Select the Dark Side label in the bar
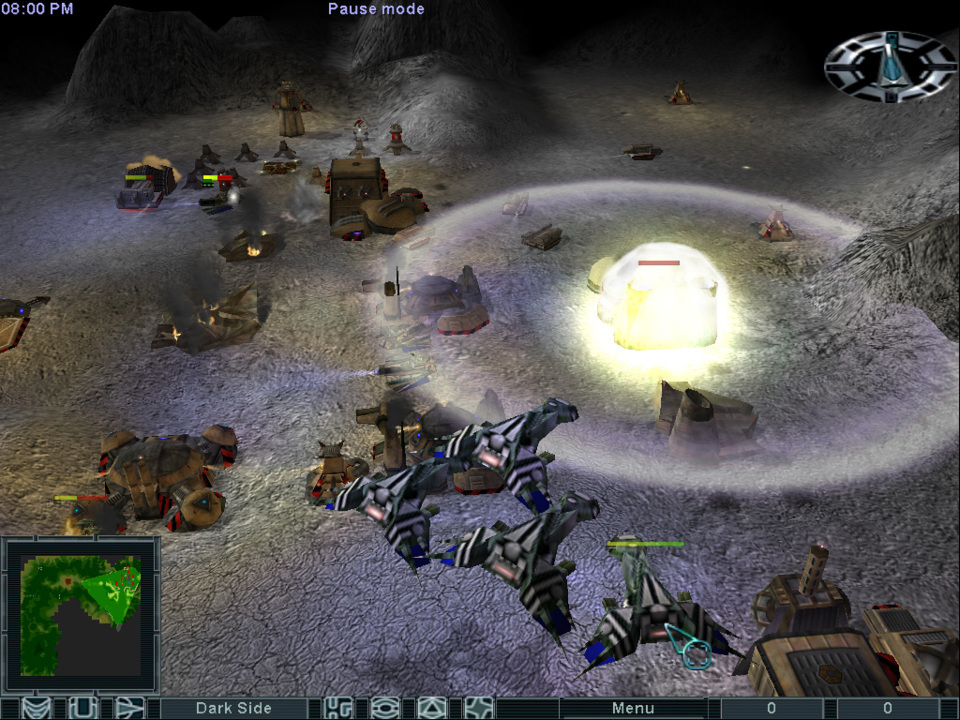Screen dimensions: 960x720 tap(233, 708)
